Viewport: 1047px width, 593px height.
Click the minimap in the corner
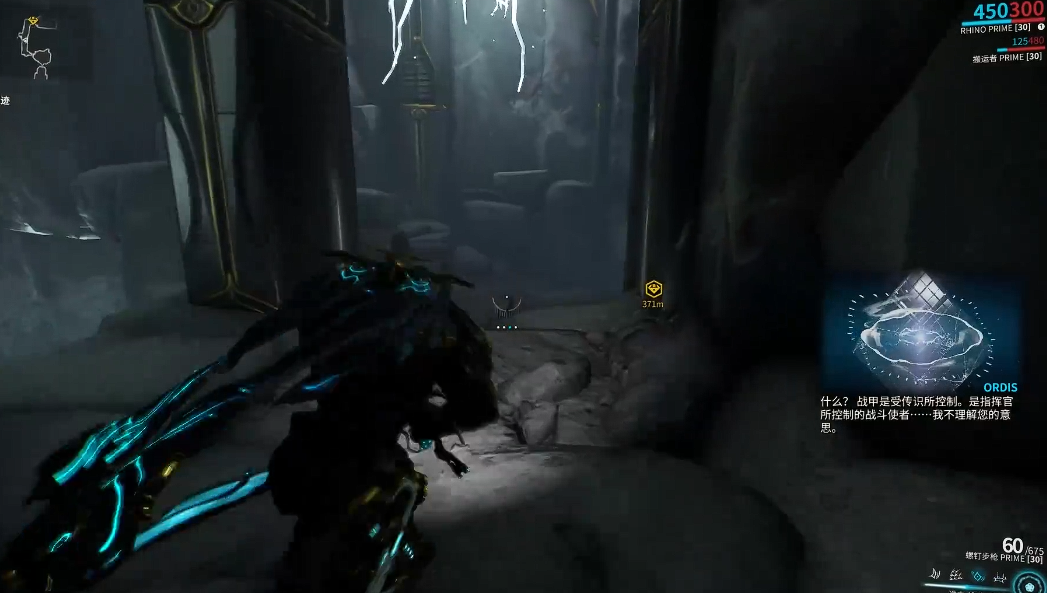coord(38,47)
